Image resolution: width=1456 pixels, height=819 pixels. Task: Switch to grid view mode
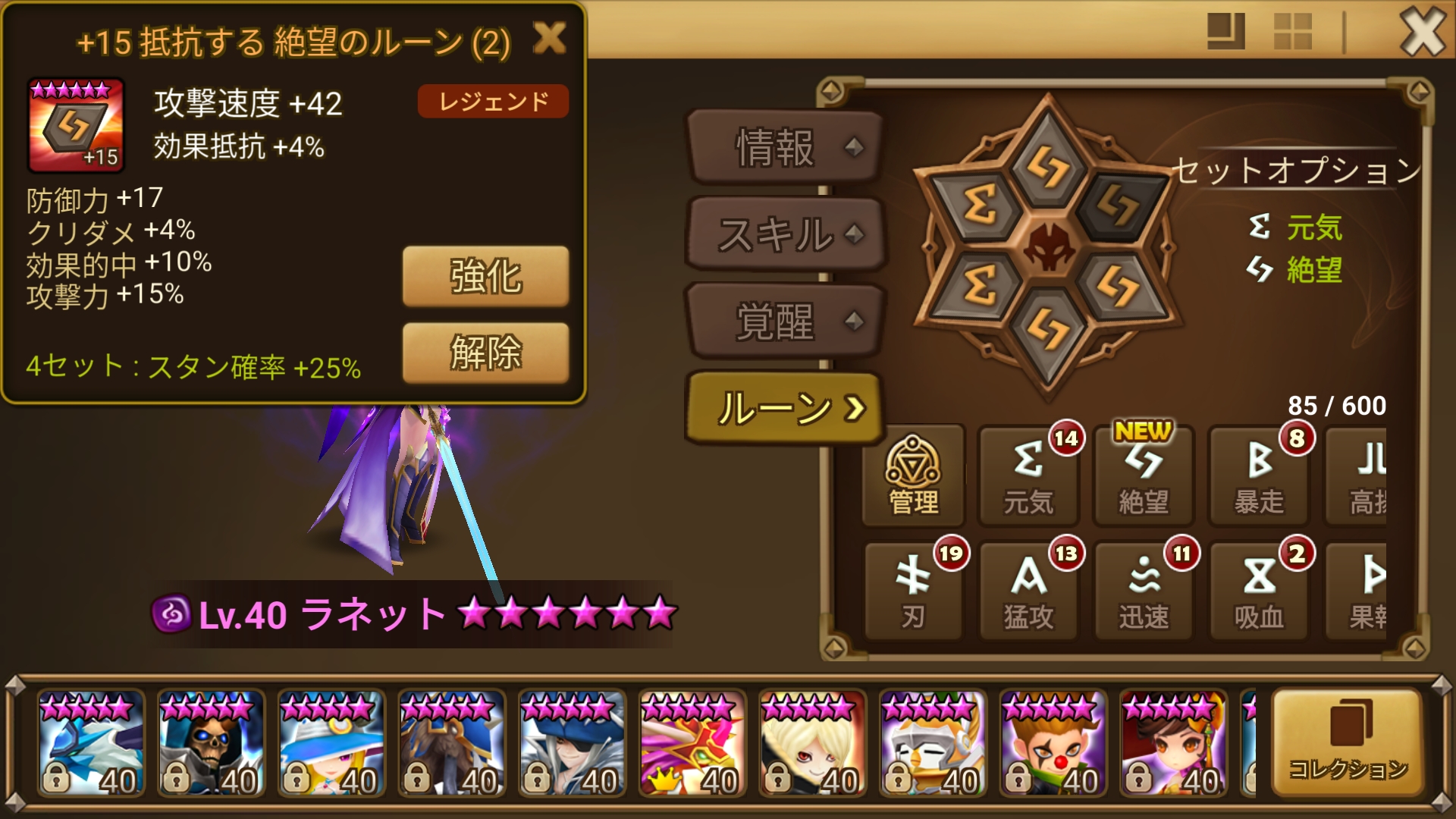[x=1294, y=32]
